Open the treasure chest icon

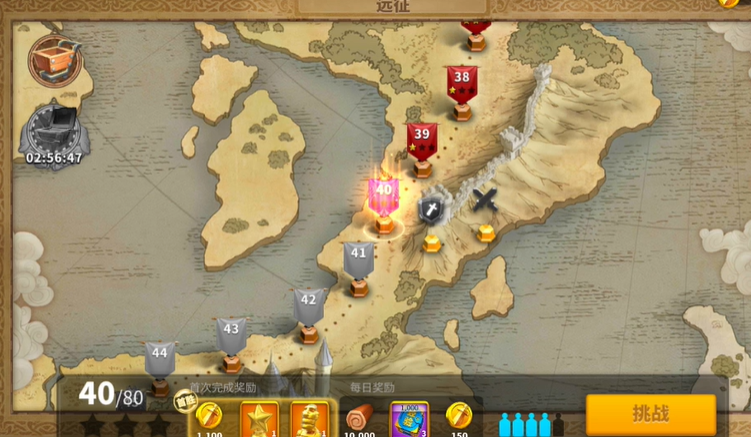(x=48, y=60)
